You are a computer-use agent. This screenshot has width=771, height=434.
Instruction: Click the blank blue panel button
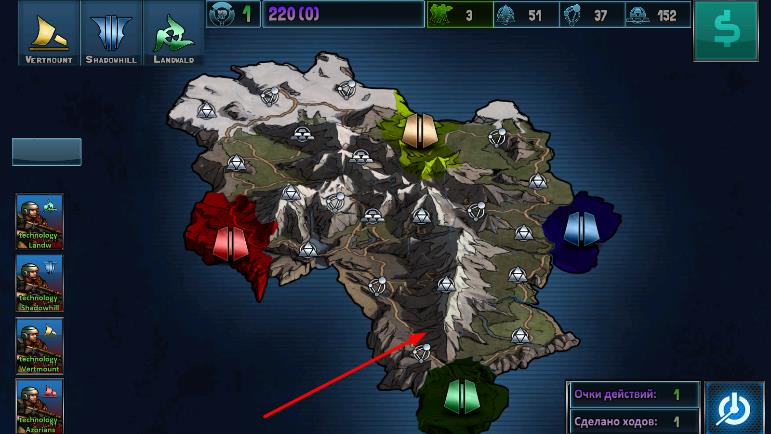[47, 152]
